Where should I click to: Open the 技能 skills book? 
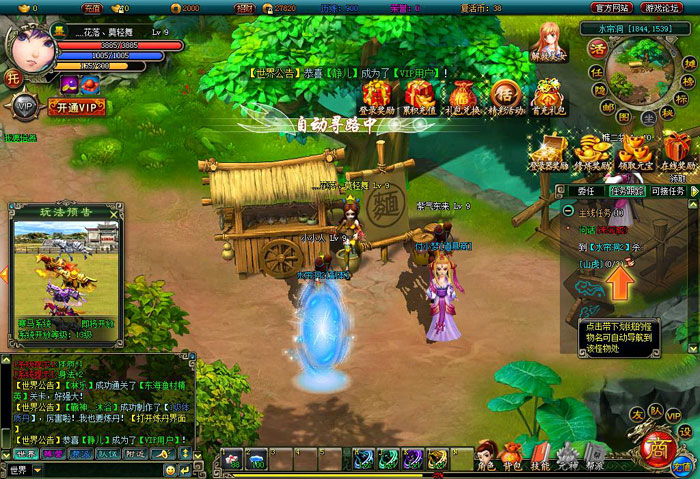pos(540,455)
